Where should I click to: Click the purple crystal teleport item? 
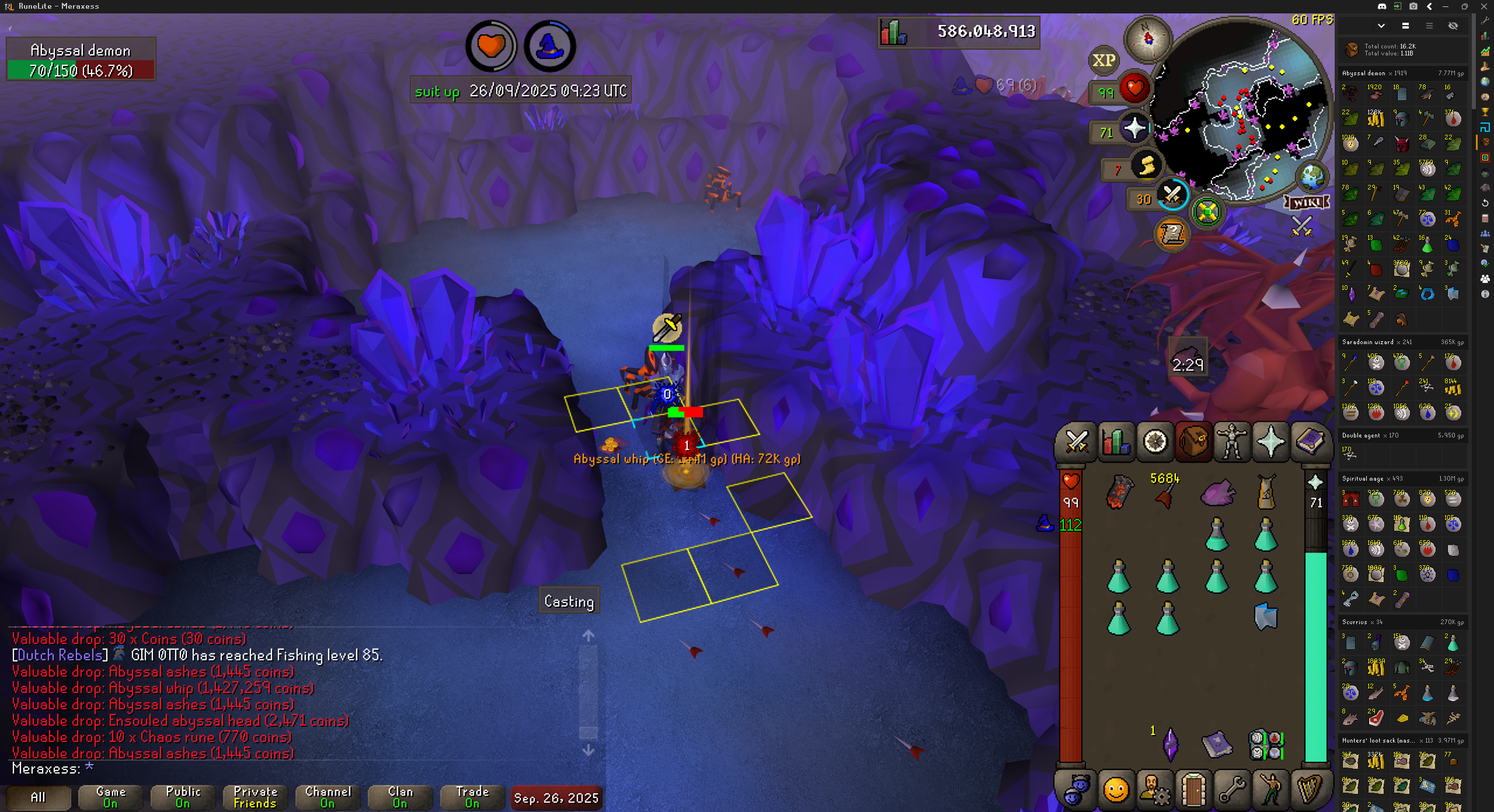(1170, 744)
